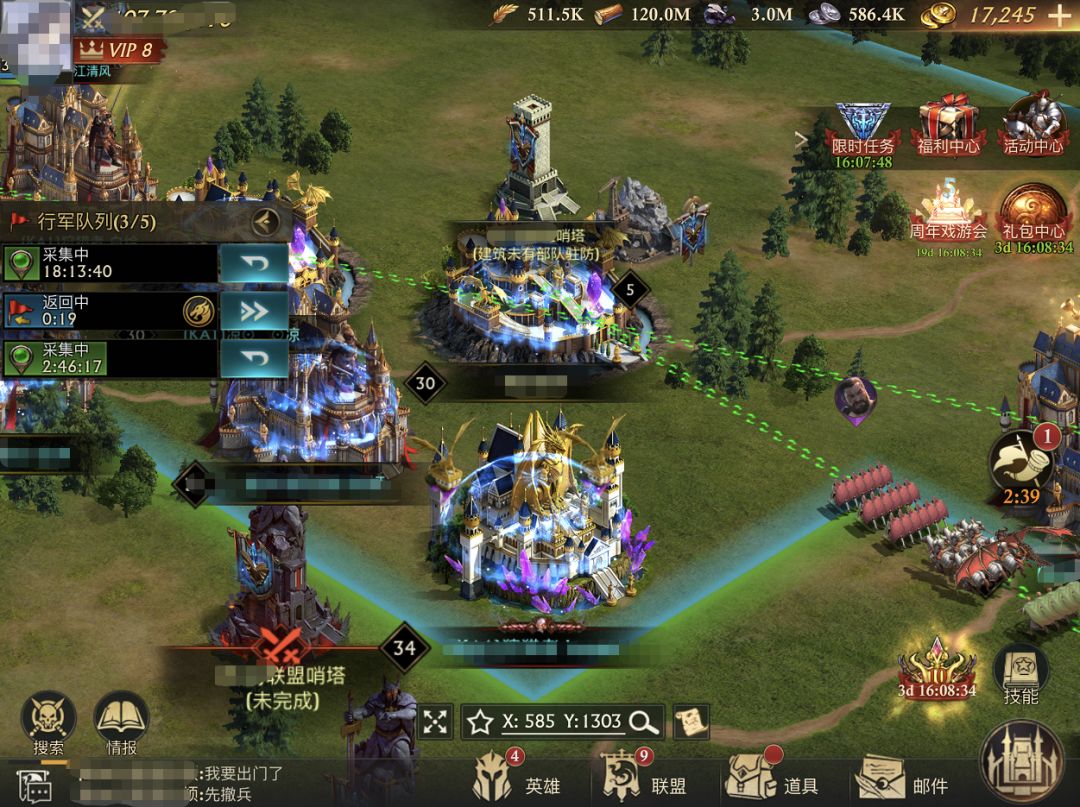Open the 搜索 search skull icon
The image size is (1080, 807).
click(48, 722)
